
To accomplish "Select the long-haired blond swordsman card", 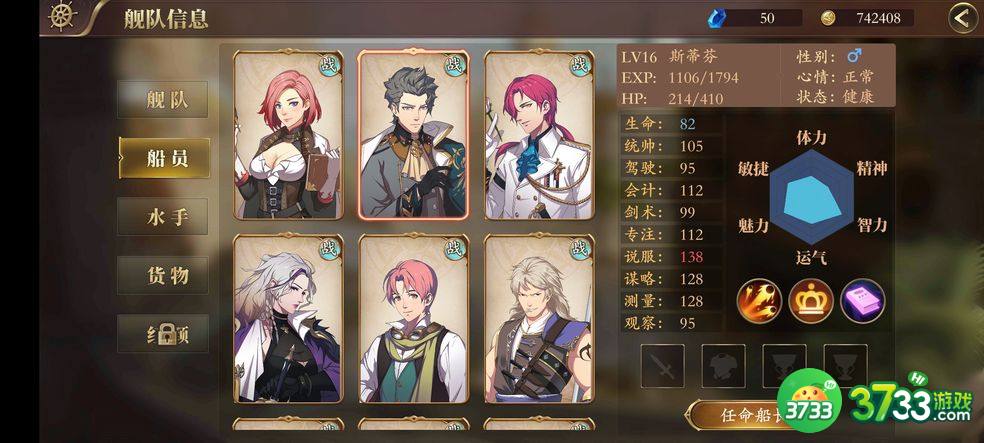I will tap(538, 318).
